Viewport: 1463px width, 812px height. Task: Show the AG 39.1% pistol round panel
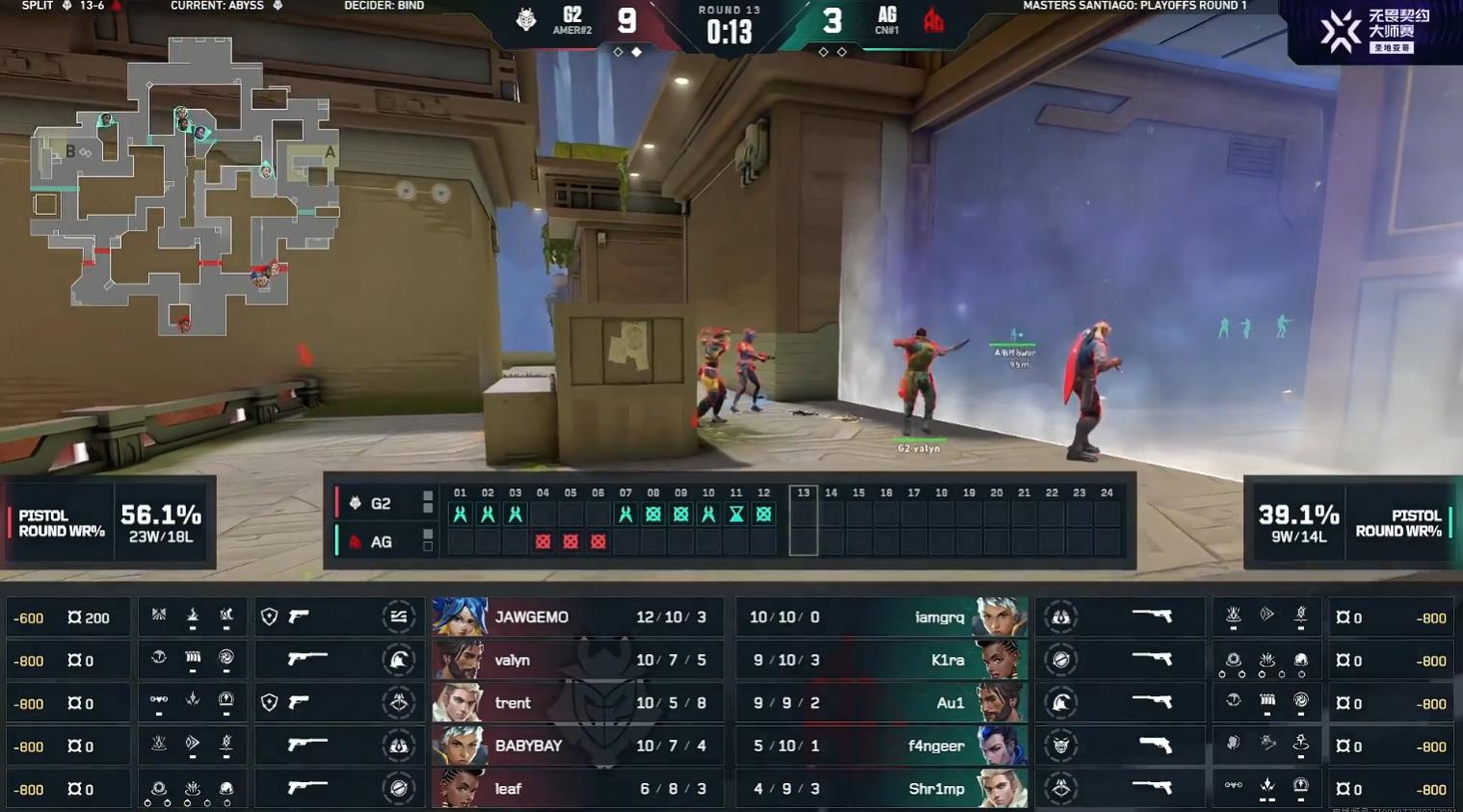point(1351,523)
